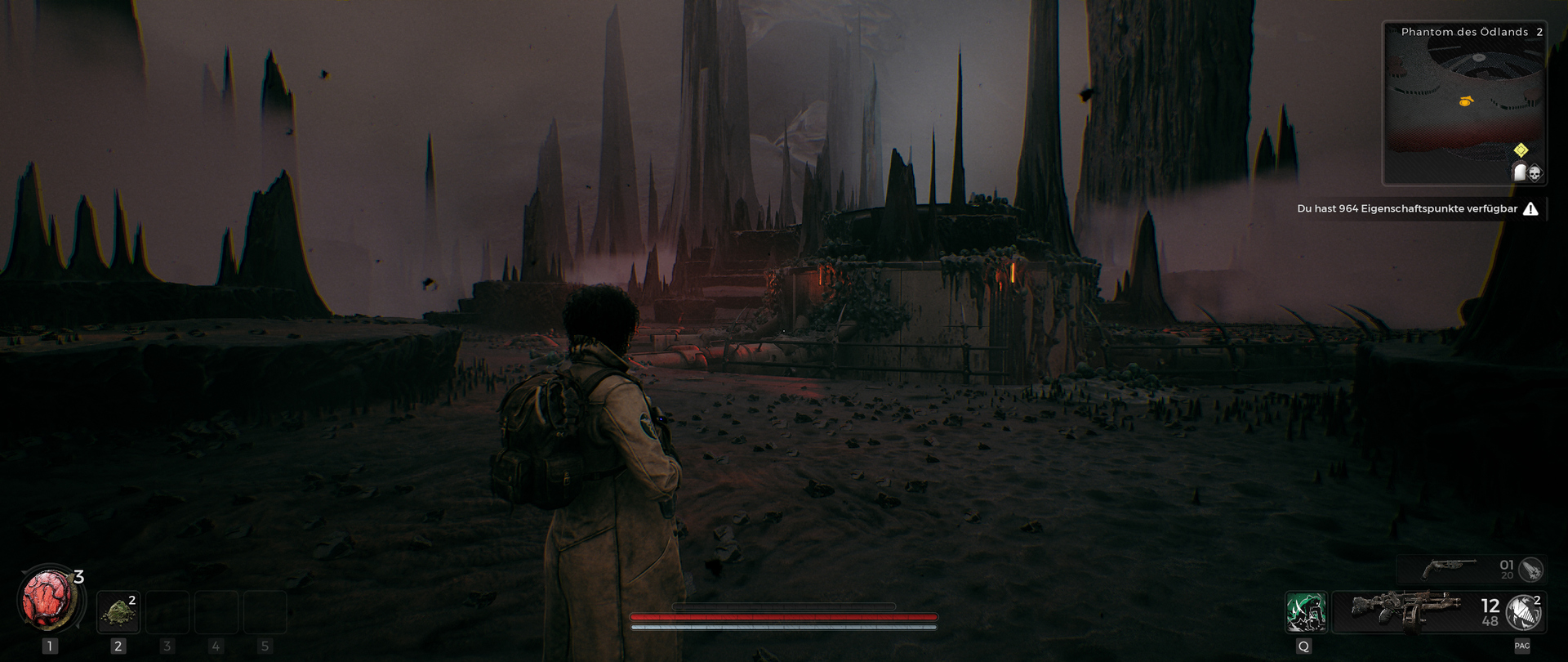
Task: Use the green consumable in quick slot 2
Action: tap(118, 612)
